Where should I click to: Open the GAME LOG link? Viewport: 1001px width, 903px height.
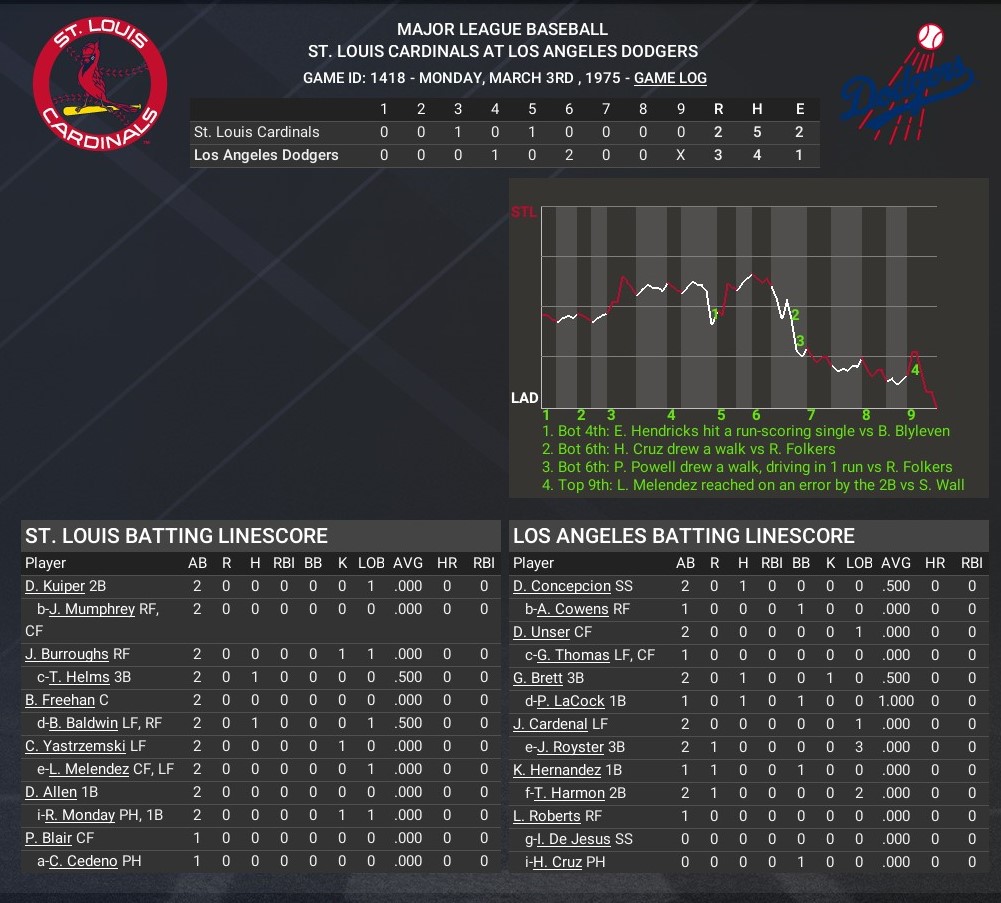tap(670, 78)
